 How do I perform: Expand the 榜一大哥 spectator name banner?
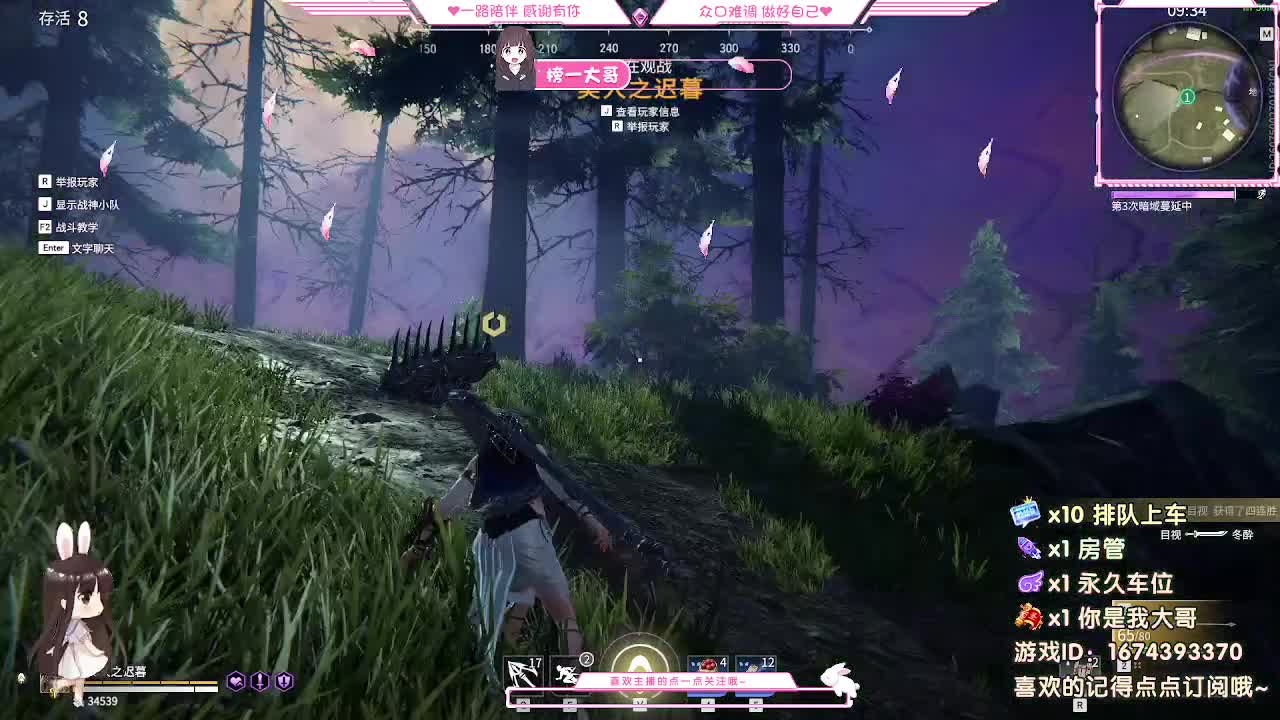(582, 76)
